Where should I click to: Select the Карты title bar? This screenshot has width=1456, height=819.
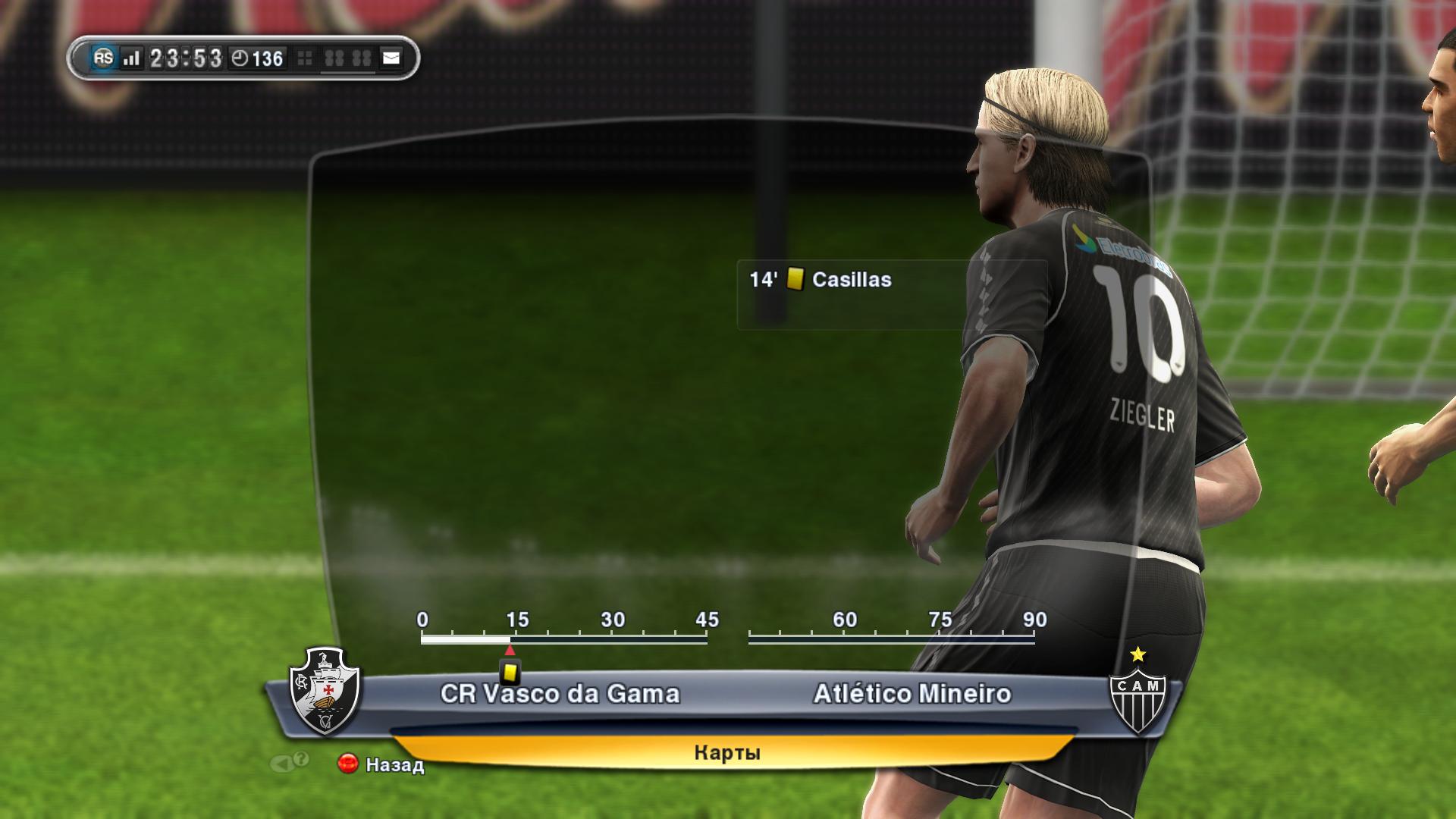click(726, 752)
